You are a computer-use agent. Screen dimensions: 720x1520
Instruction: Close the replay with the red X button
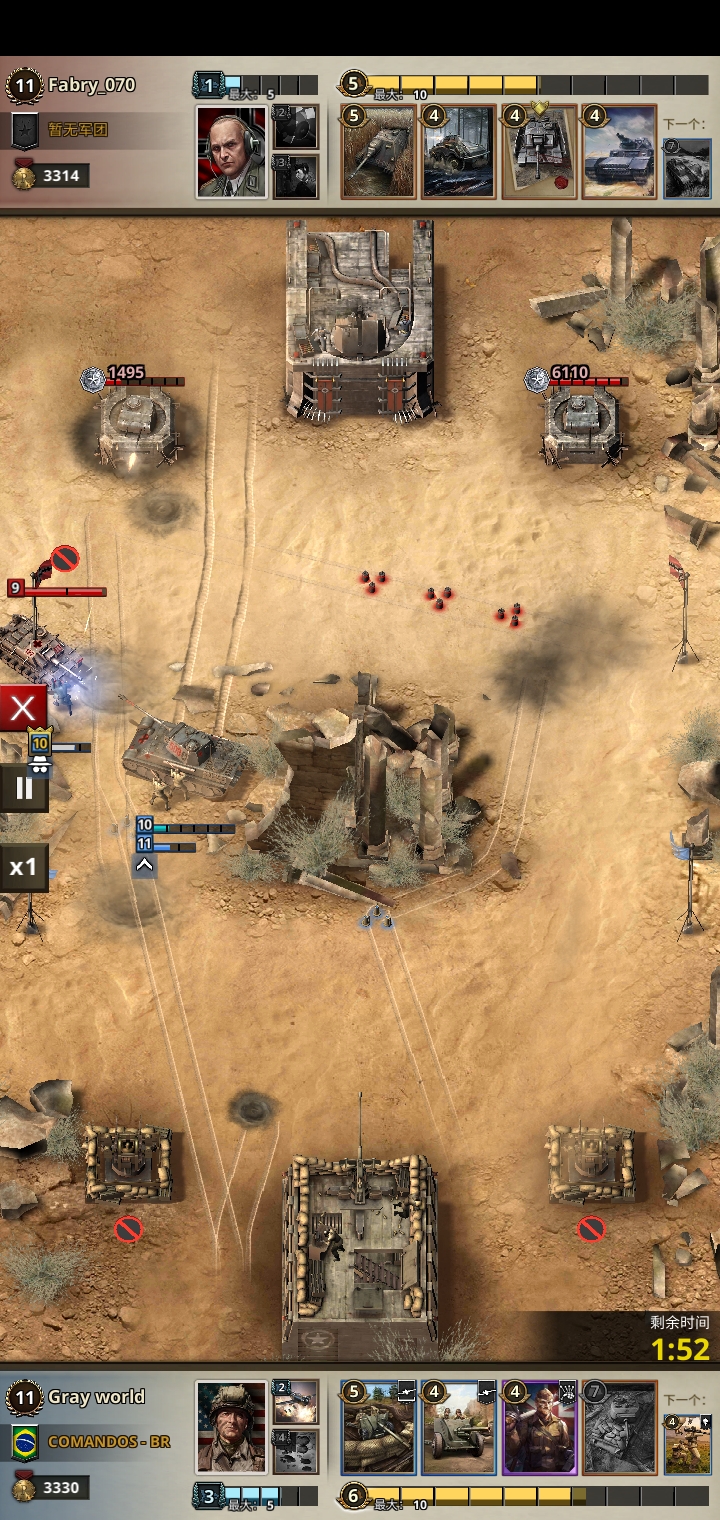click(x=23, y=710)
